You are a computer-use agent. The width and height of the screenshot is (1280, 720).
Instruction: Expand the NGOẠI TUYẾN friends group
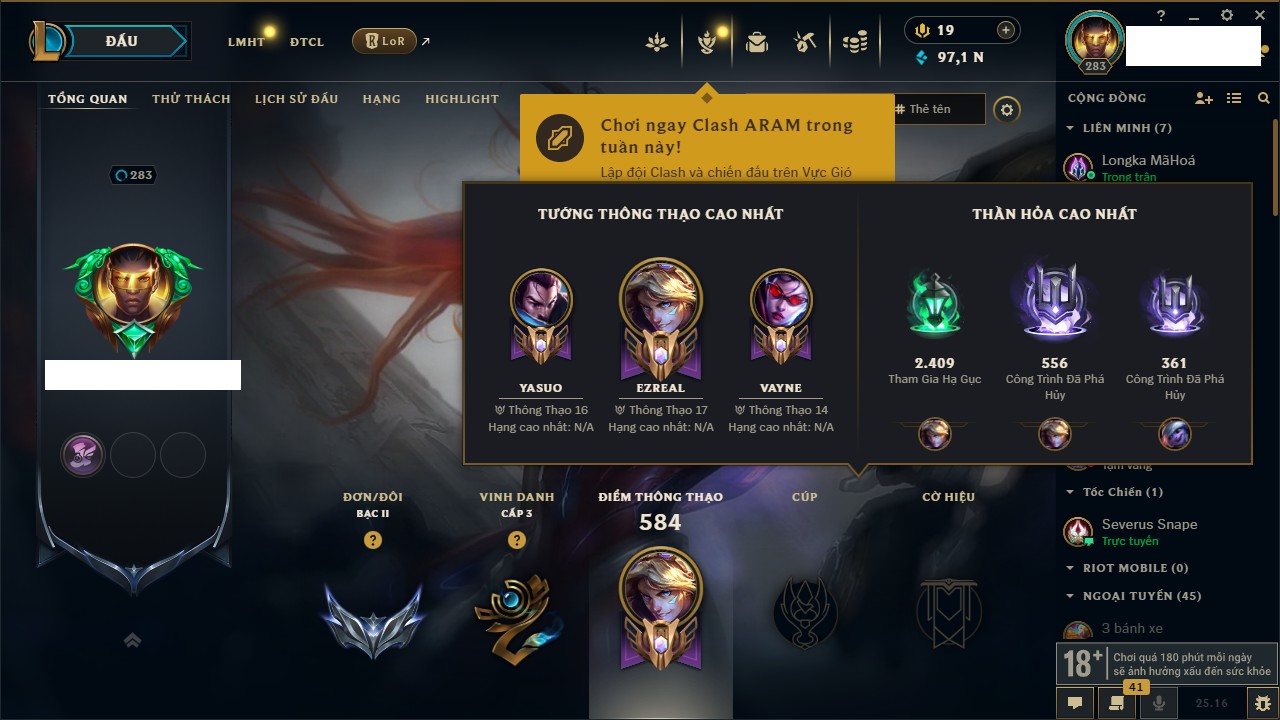click(x=1070, y=596)
